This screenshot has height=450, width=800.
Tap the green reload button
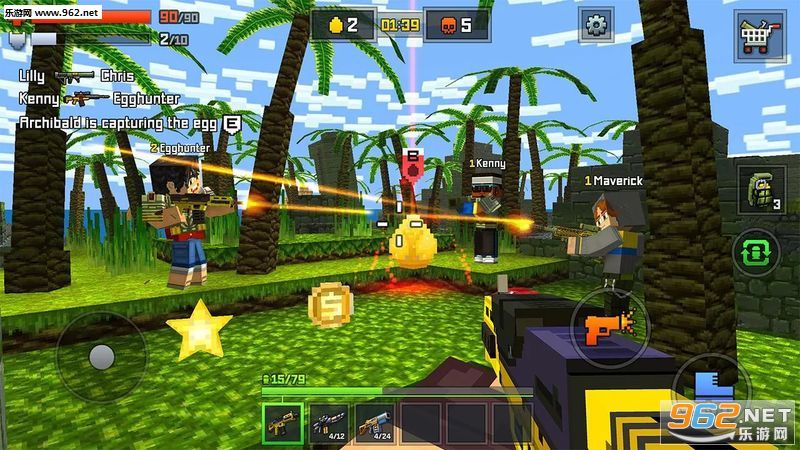pos(759,252)
